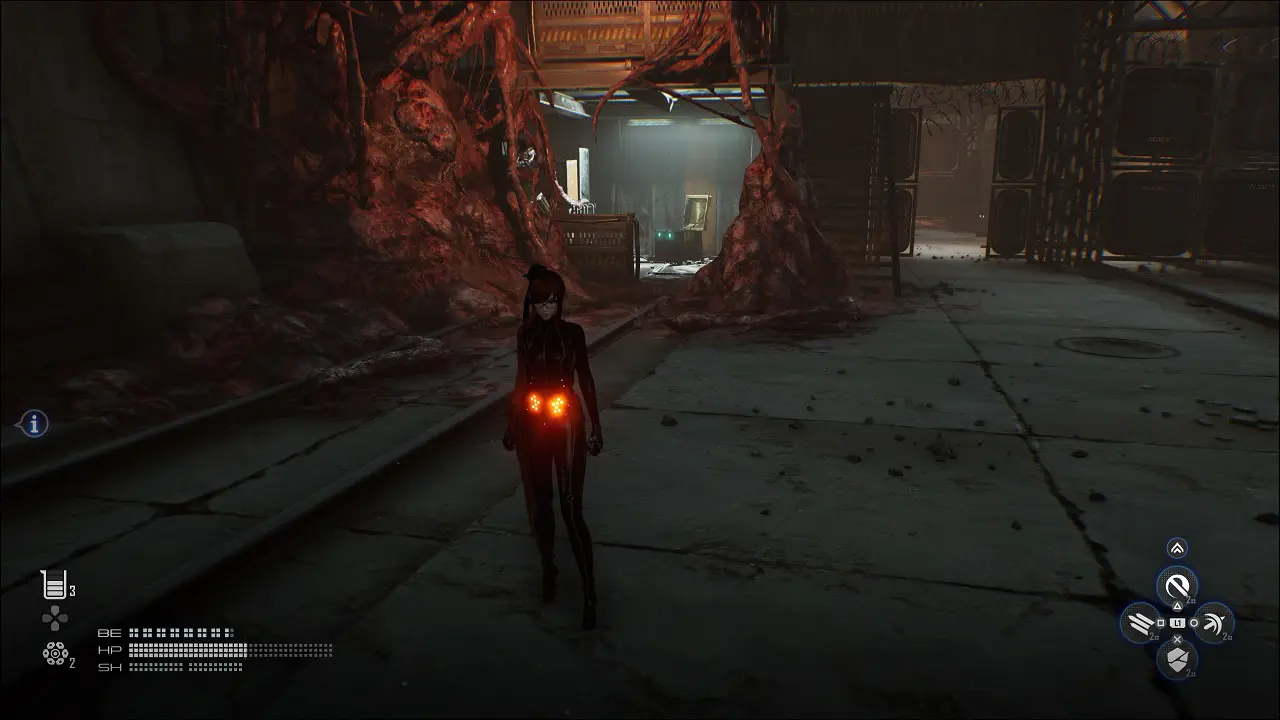
Task: Open the blue info notification bubble
Action: point(34,424)
